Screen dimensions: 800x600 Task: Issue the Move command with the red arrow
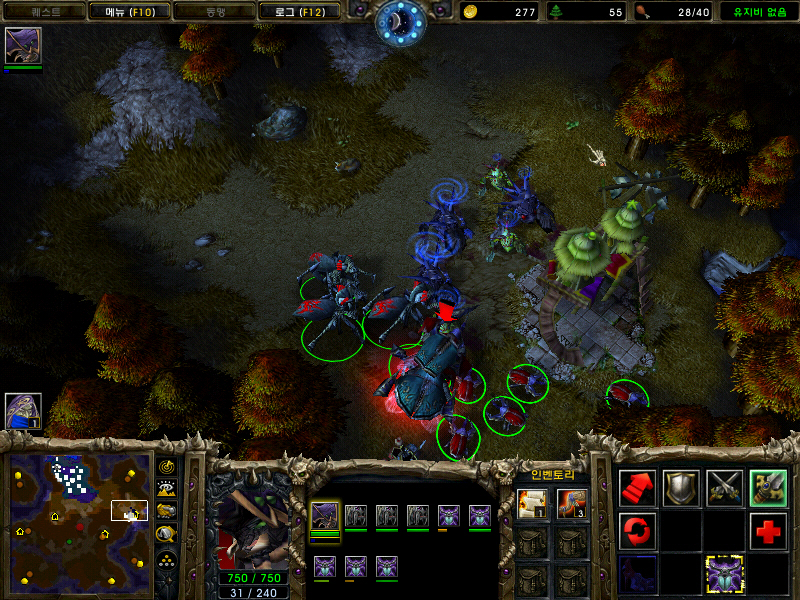[637, 487]
